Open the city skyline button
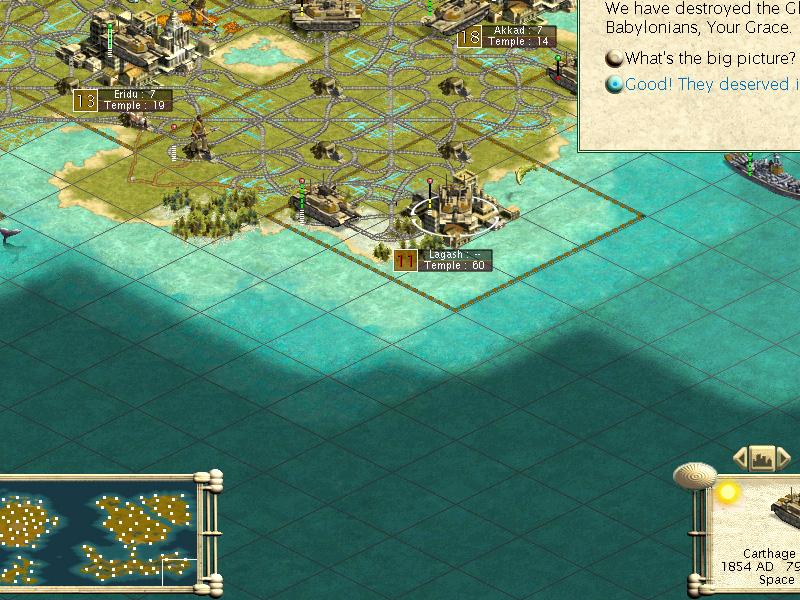 click(762, 459)
